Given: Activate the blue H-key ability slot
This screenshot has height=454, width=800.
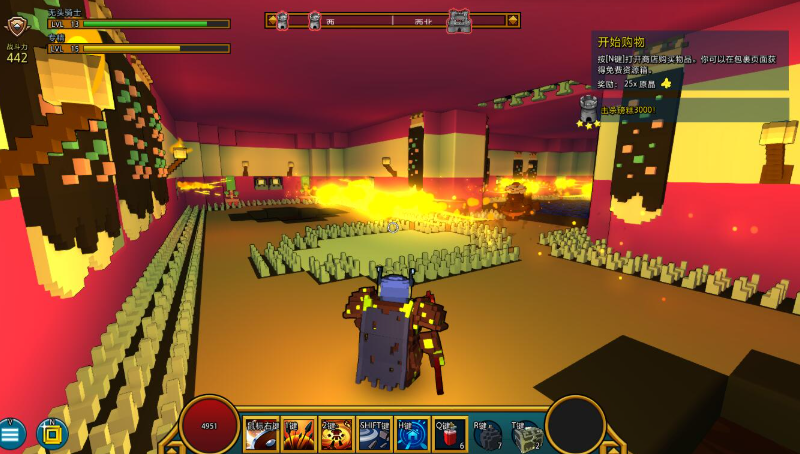Looking at the screenshot, I should pos(411,436).
